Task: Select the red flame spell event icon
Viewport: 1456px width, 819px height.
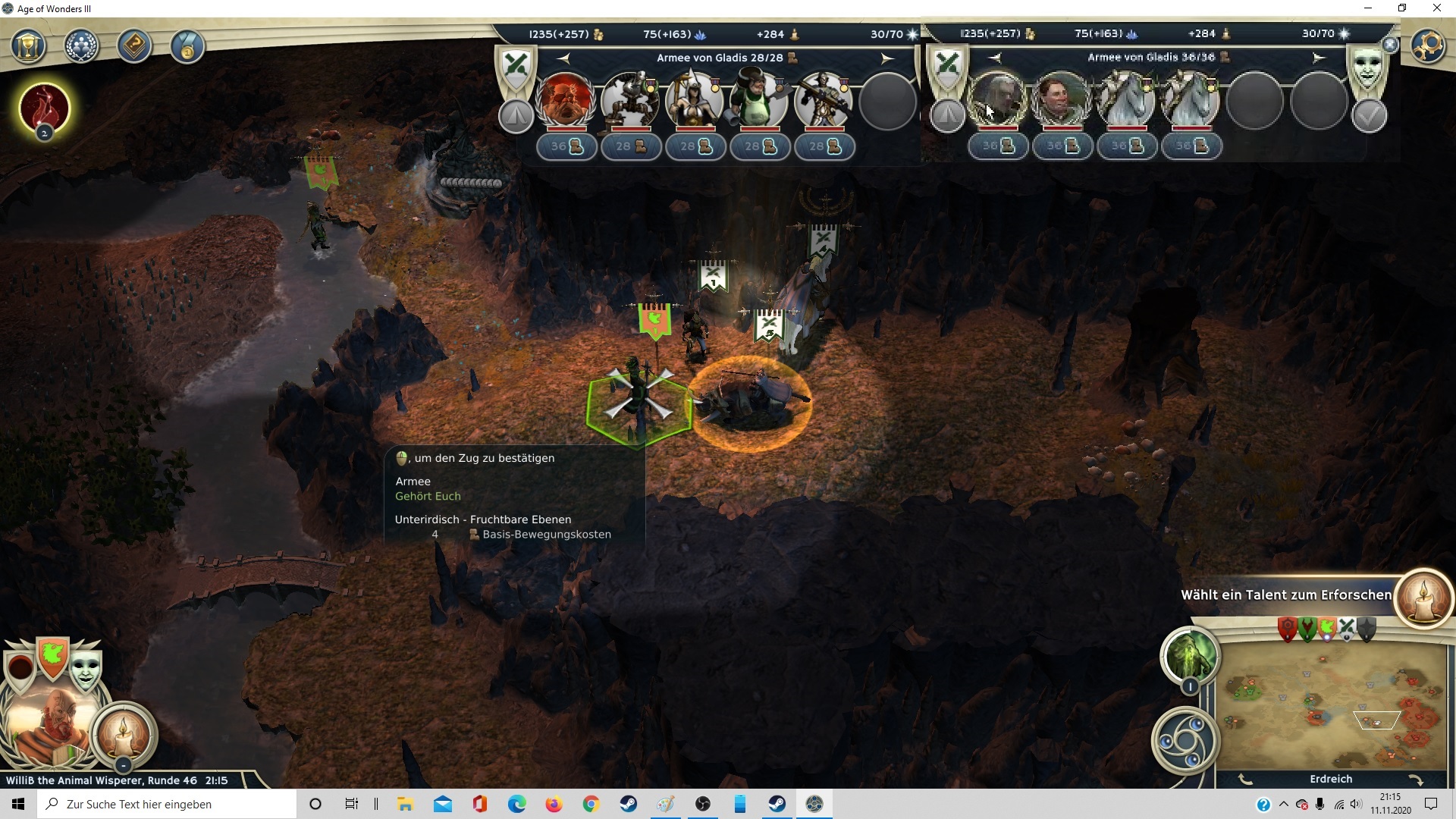Action: 45,108
